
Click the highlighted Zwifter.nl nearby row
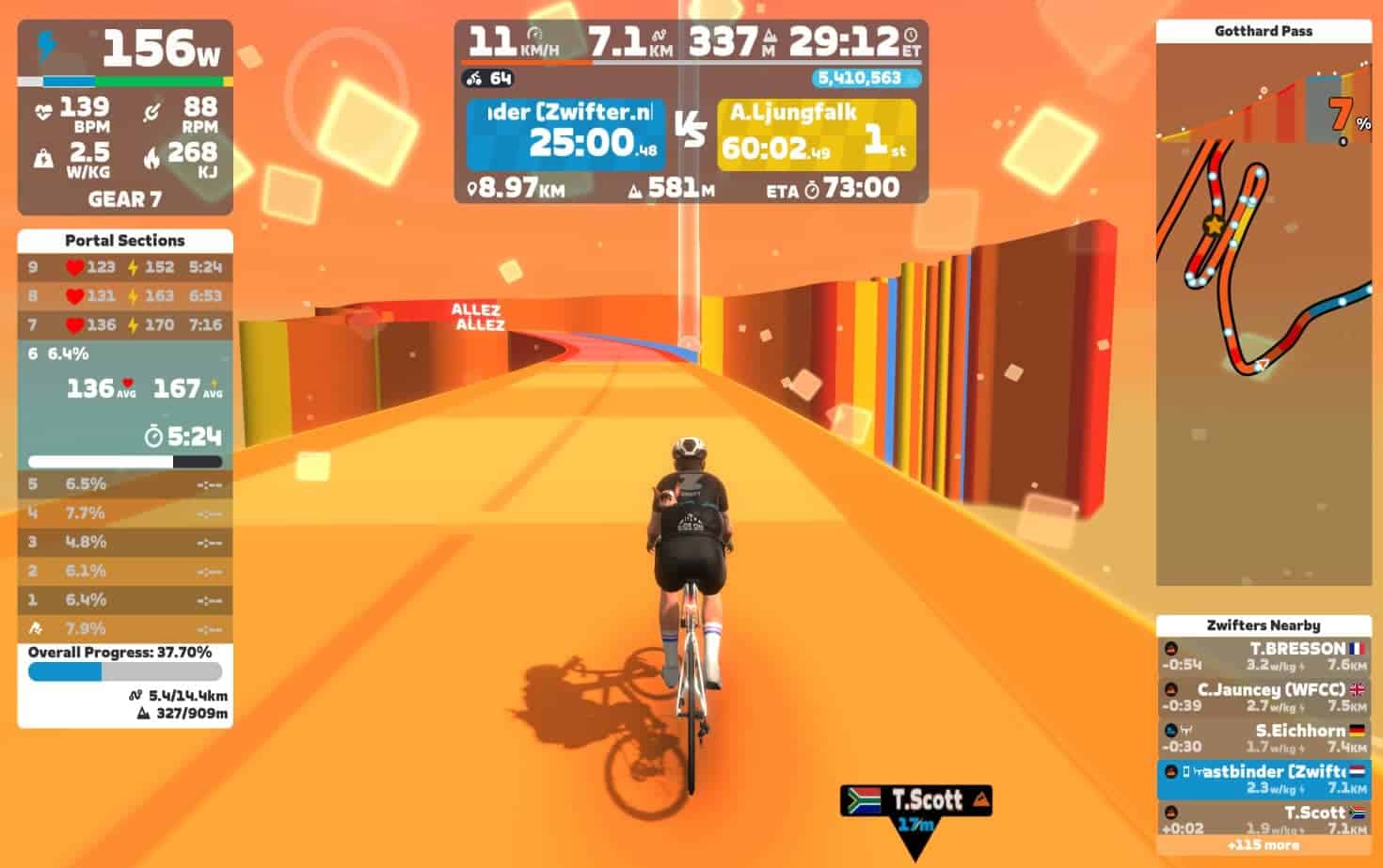pyautogui.click(x=1263, y=779)
